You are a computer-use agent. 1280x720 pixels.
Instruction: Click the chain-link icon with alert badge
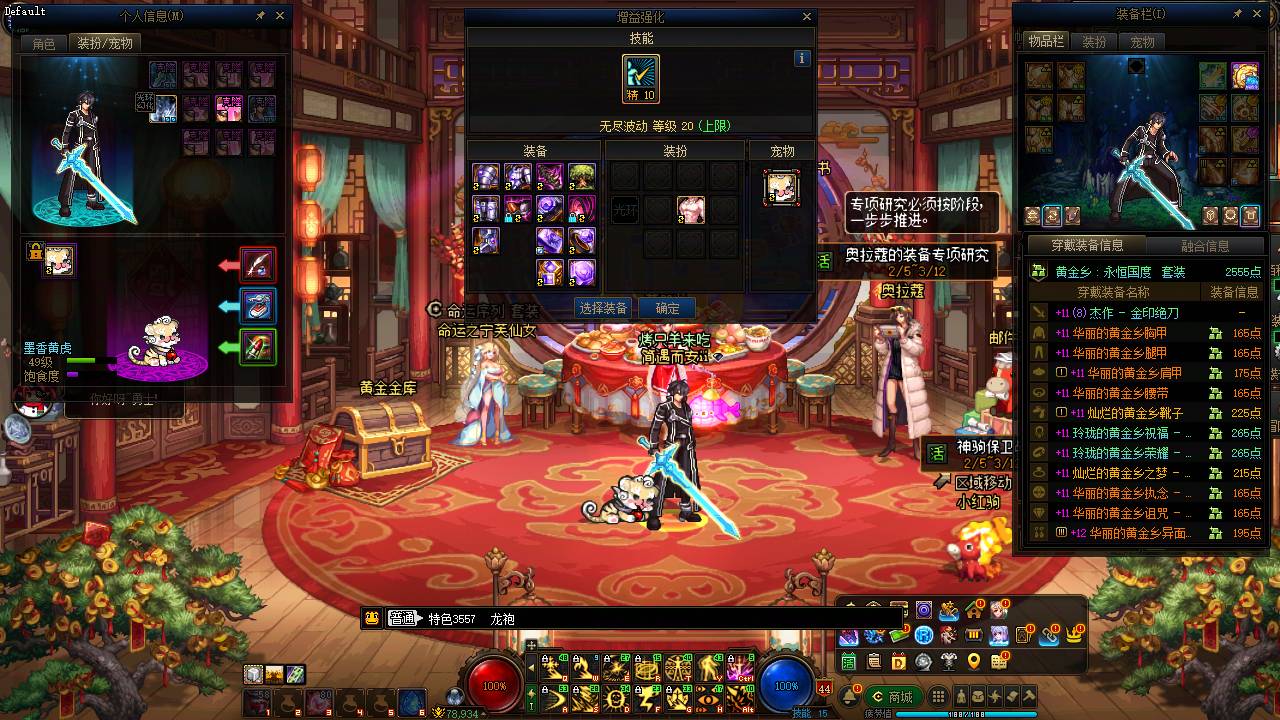1049,636
